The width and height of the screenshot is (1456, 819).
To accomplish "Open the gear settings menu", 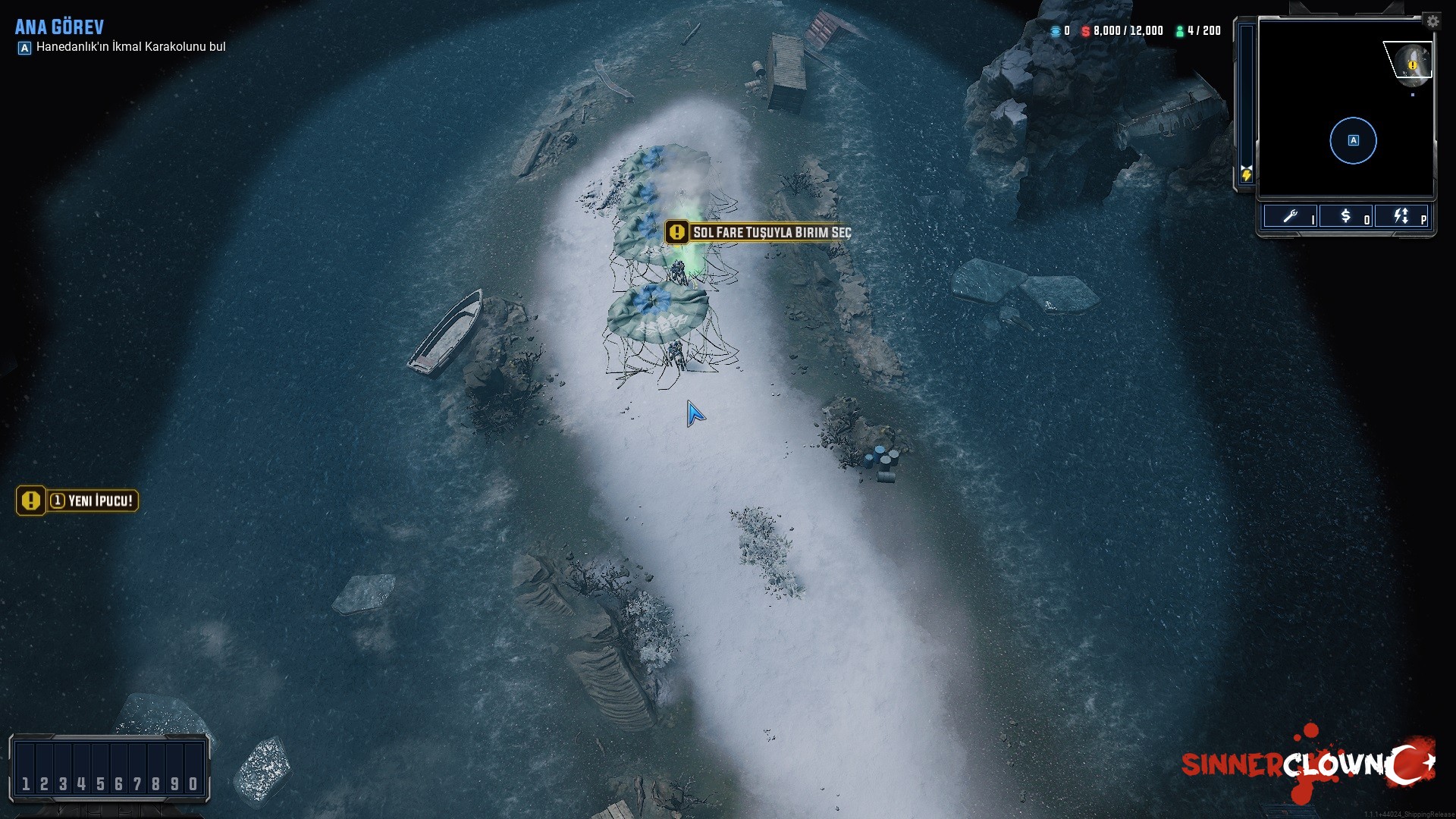I will pos(1432,21).
